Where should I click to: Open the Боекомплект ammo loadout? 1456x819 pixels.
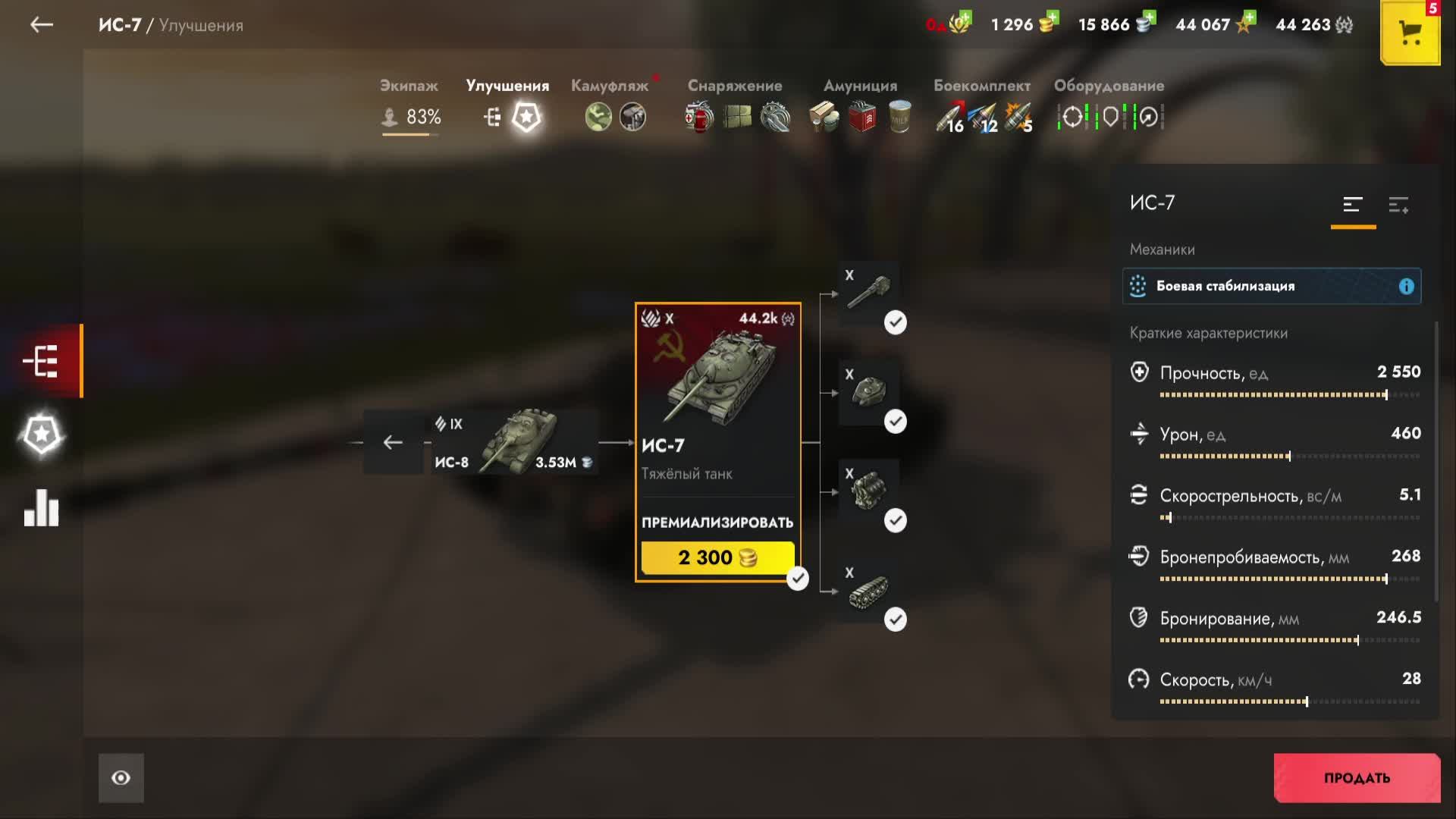tap(982, 105)
